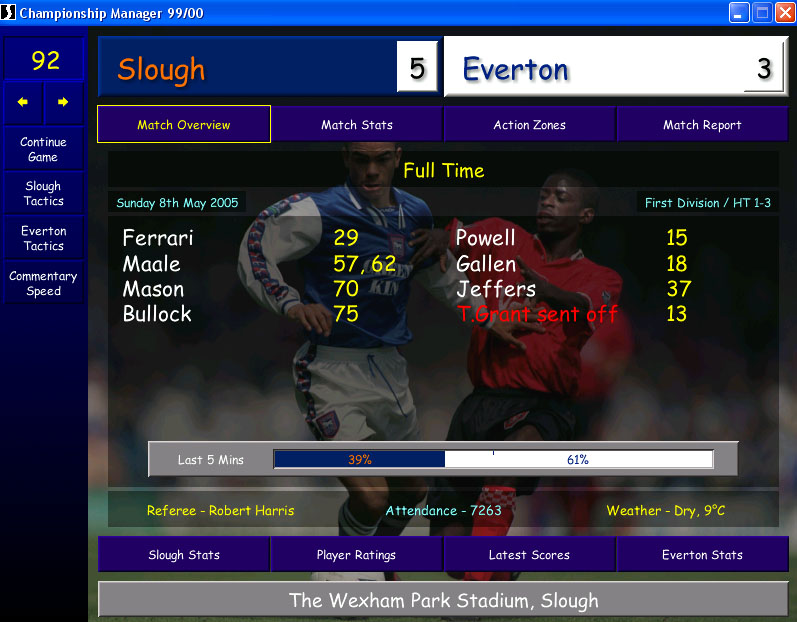
Task: Switch to the Match Stats tab
Action: tap(357, 125)
